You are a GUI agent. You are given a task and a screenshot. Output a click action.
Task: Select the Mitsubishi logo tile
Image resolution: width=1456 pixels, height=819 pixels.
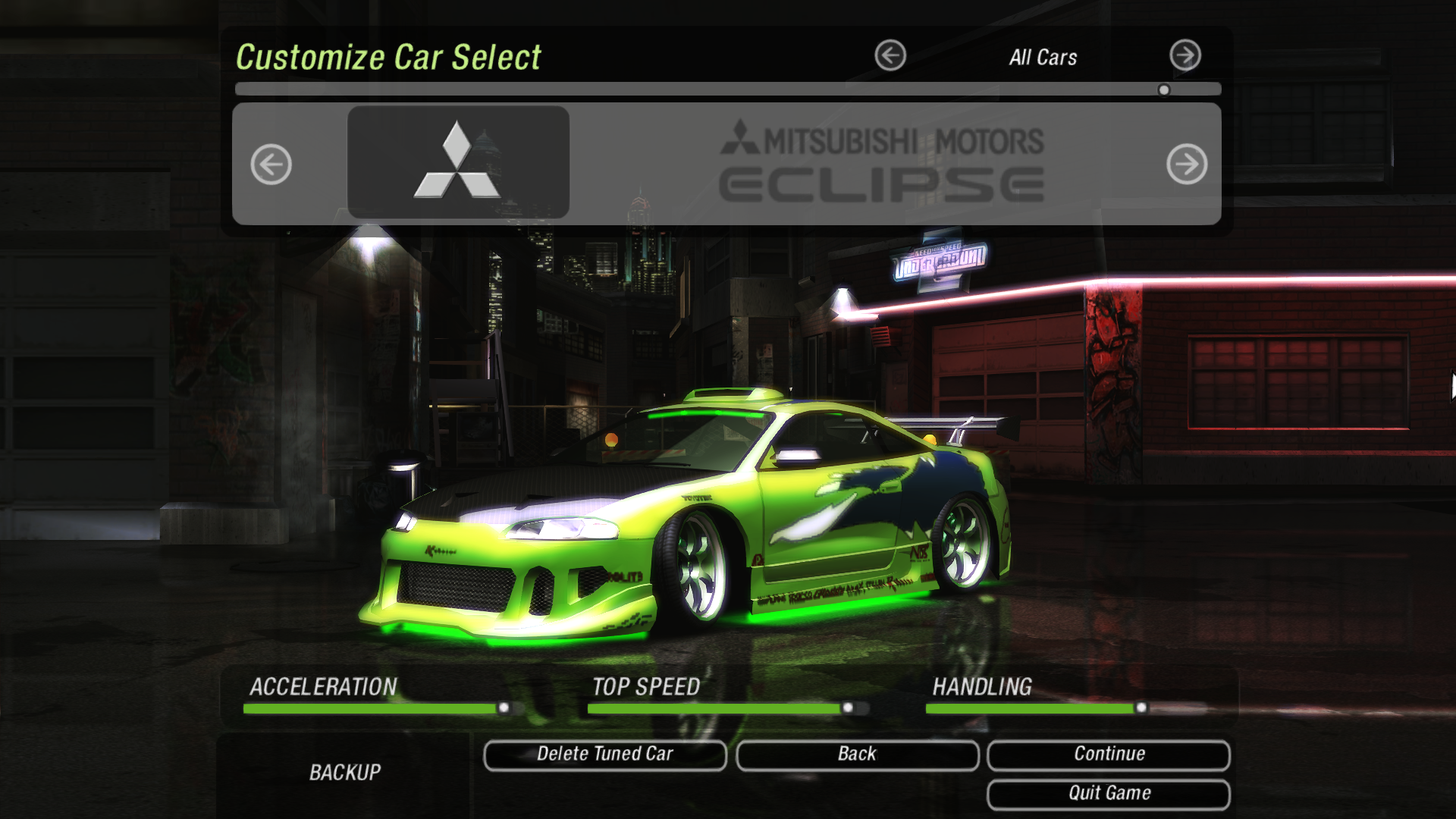[458, 162]
